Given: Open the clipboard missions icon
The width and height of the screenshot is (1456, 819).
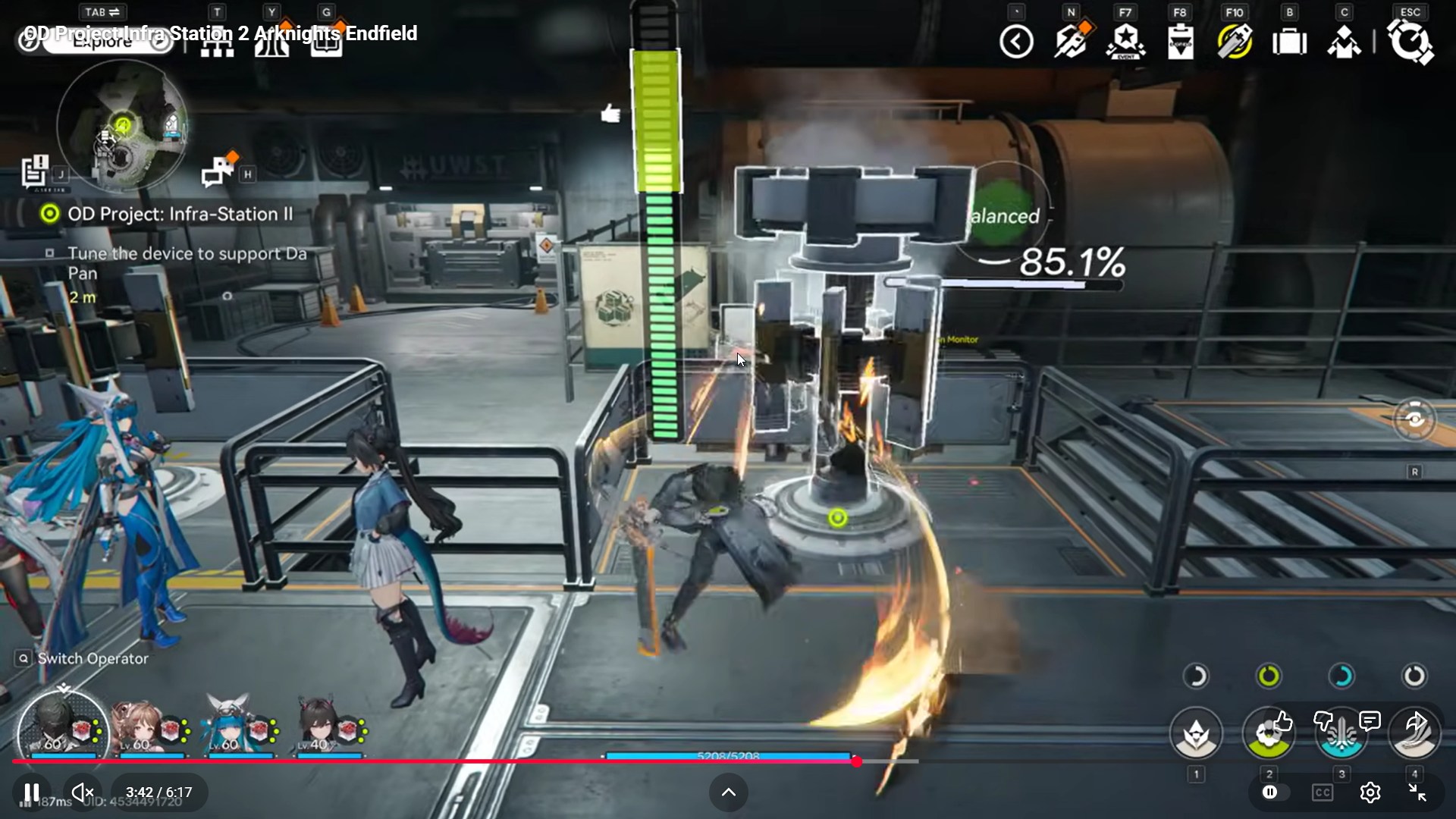Looking at the screenshot, I should tap(1180, 42).
